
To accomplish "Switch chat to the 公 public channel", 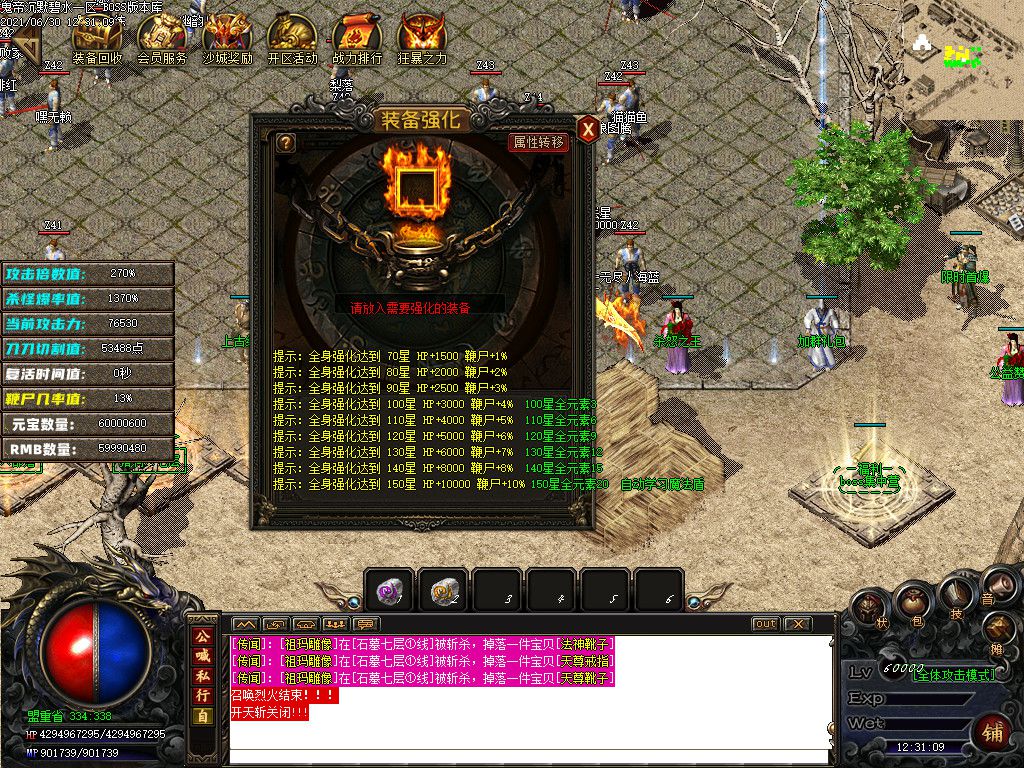I will [203, 636].
